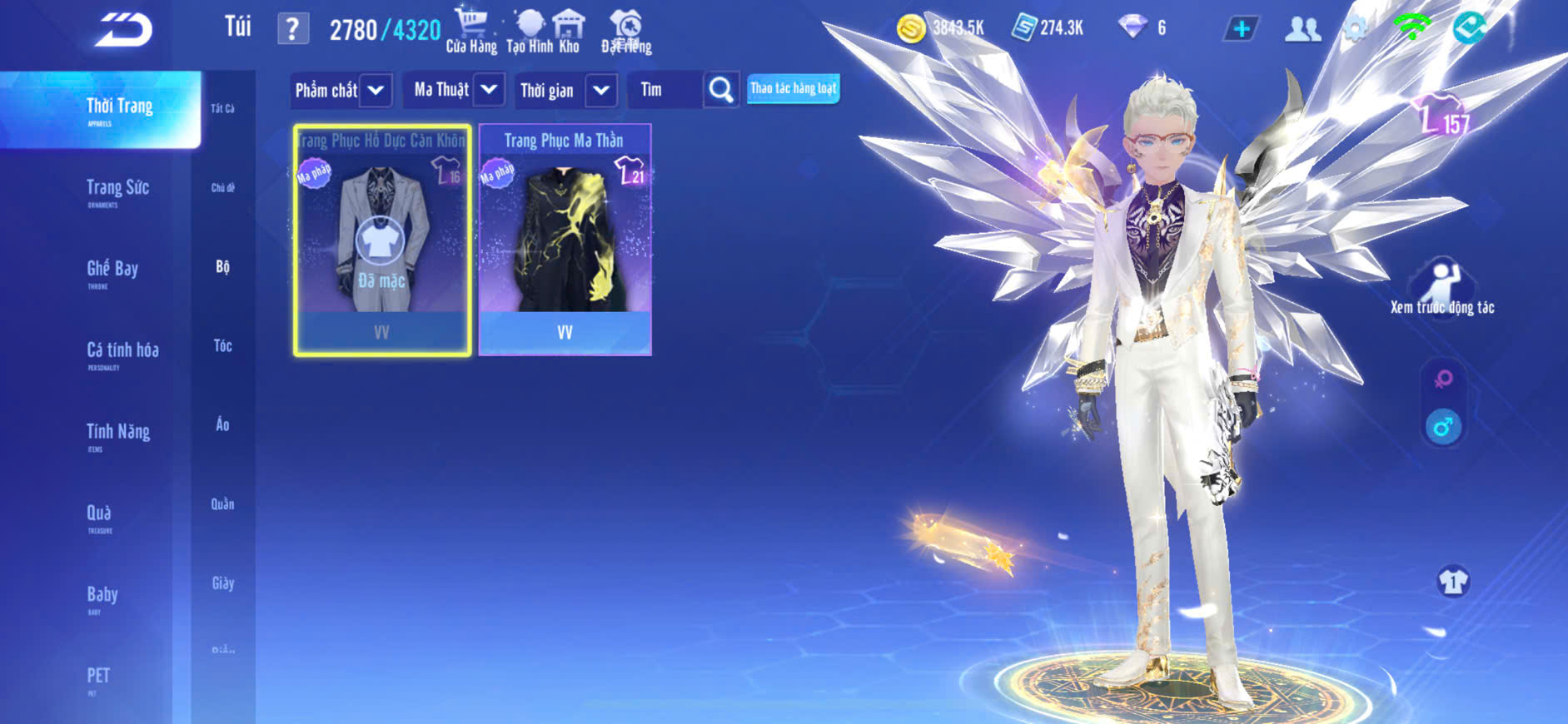
Task: Select the Cá tính hóa tab
Action: point(122,353)
